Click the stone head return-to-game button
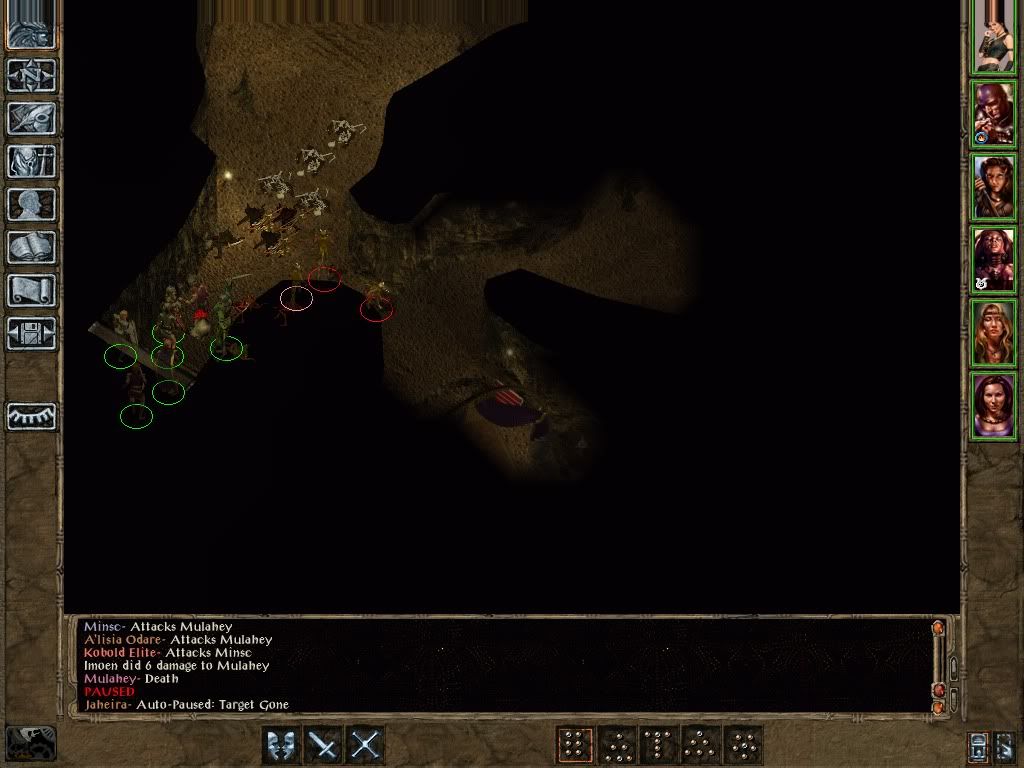 tap(32, 27)
